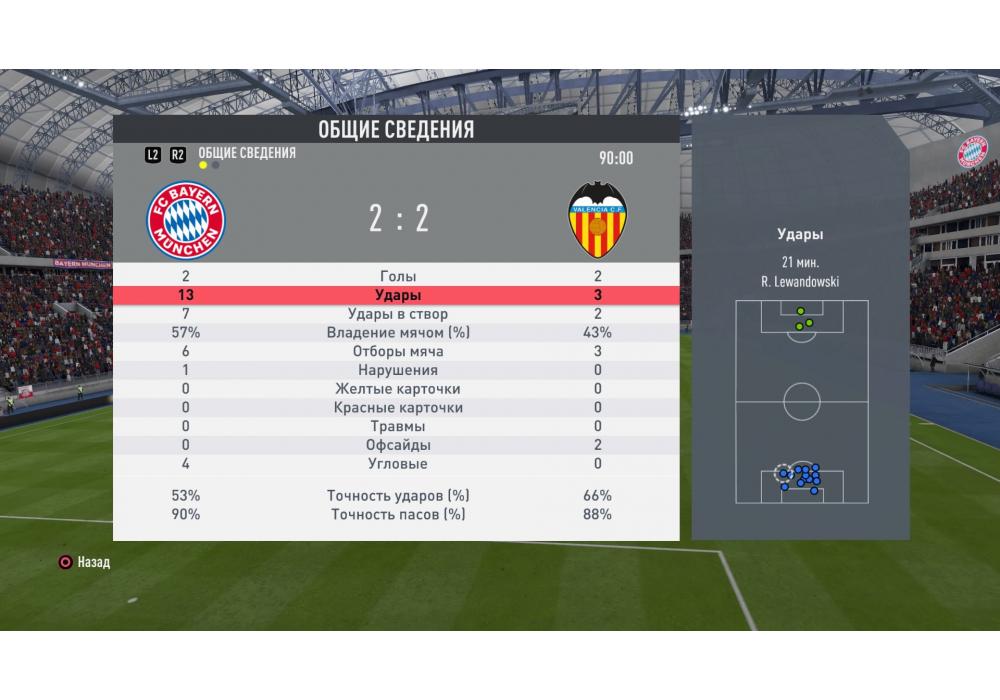Switch to the second page dot indicator
This screenshot has width=1000, height=700.
216,165
